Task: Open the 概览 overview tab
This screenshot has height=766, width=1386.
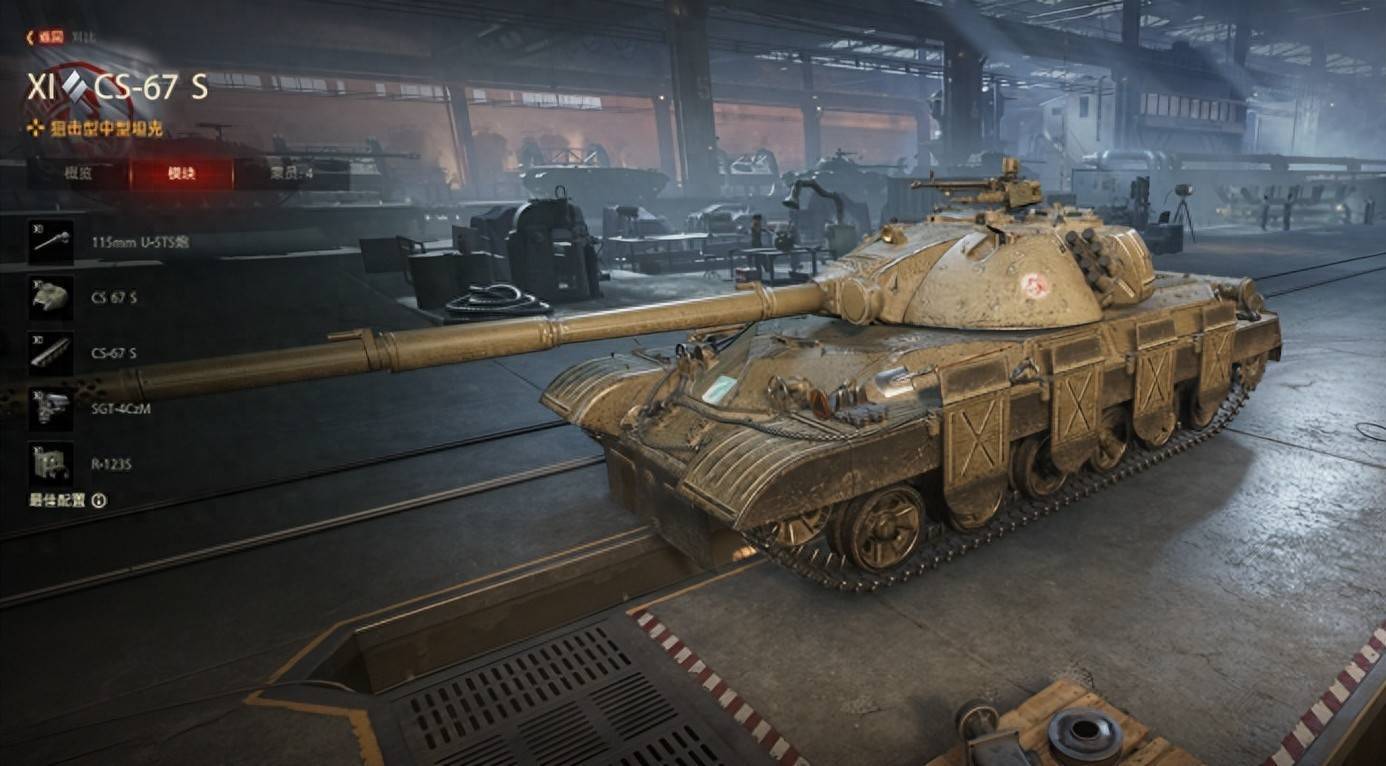Action: pos(78,173)
